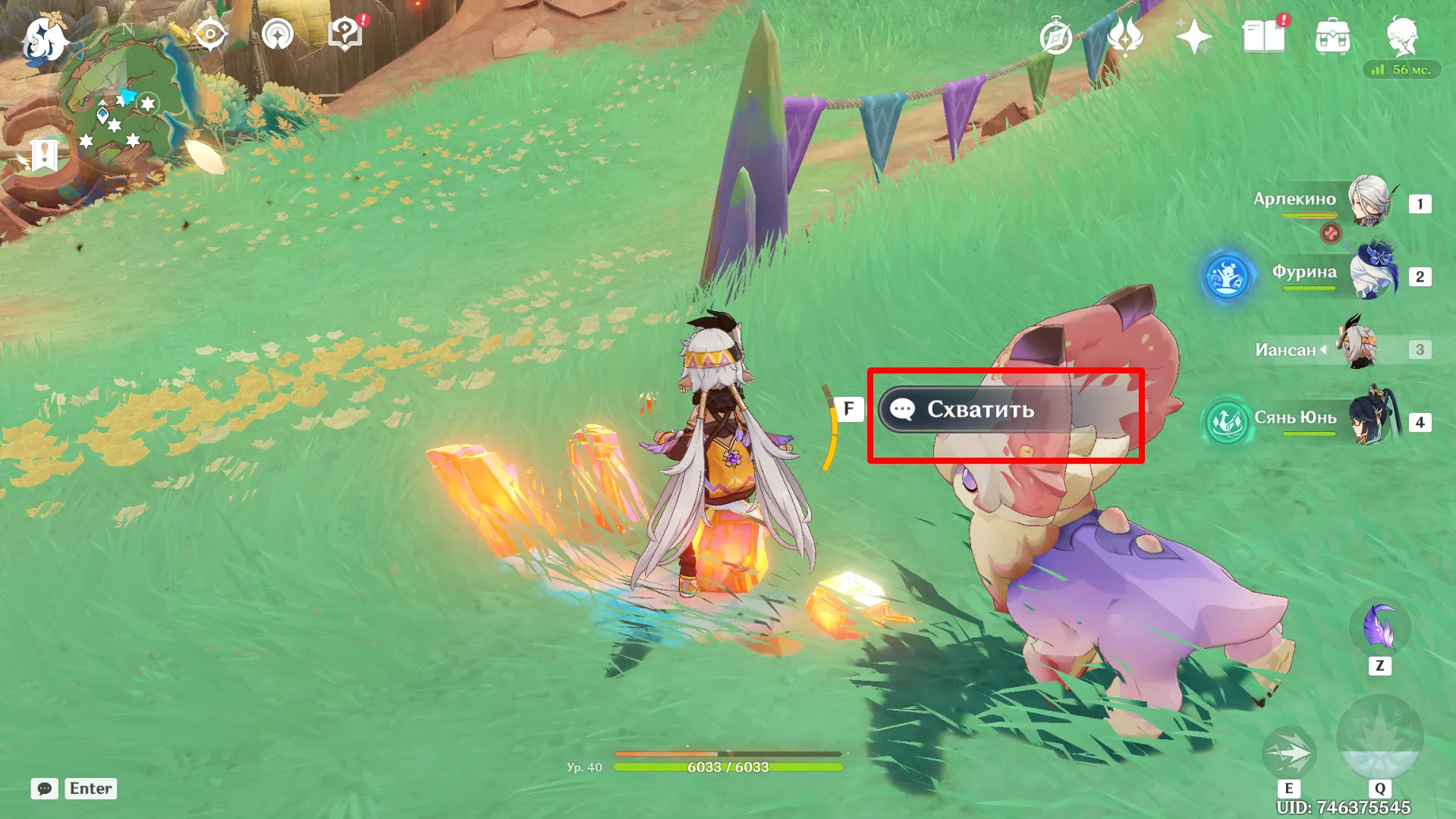The height and width of the screenshot is (819, 1456).
Task: Open the minimap
Action: coord(121,106)
